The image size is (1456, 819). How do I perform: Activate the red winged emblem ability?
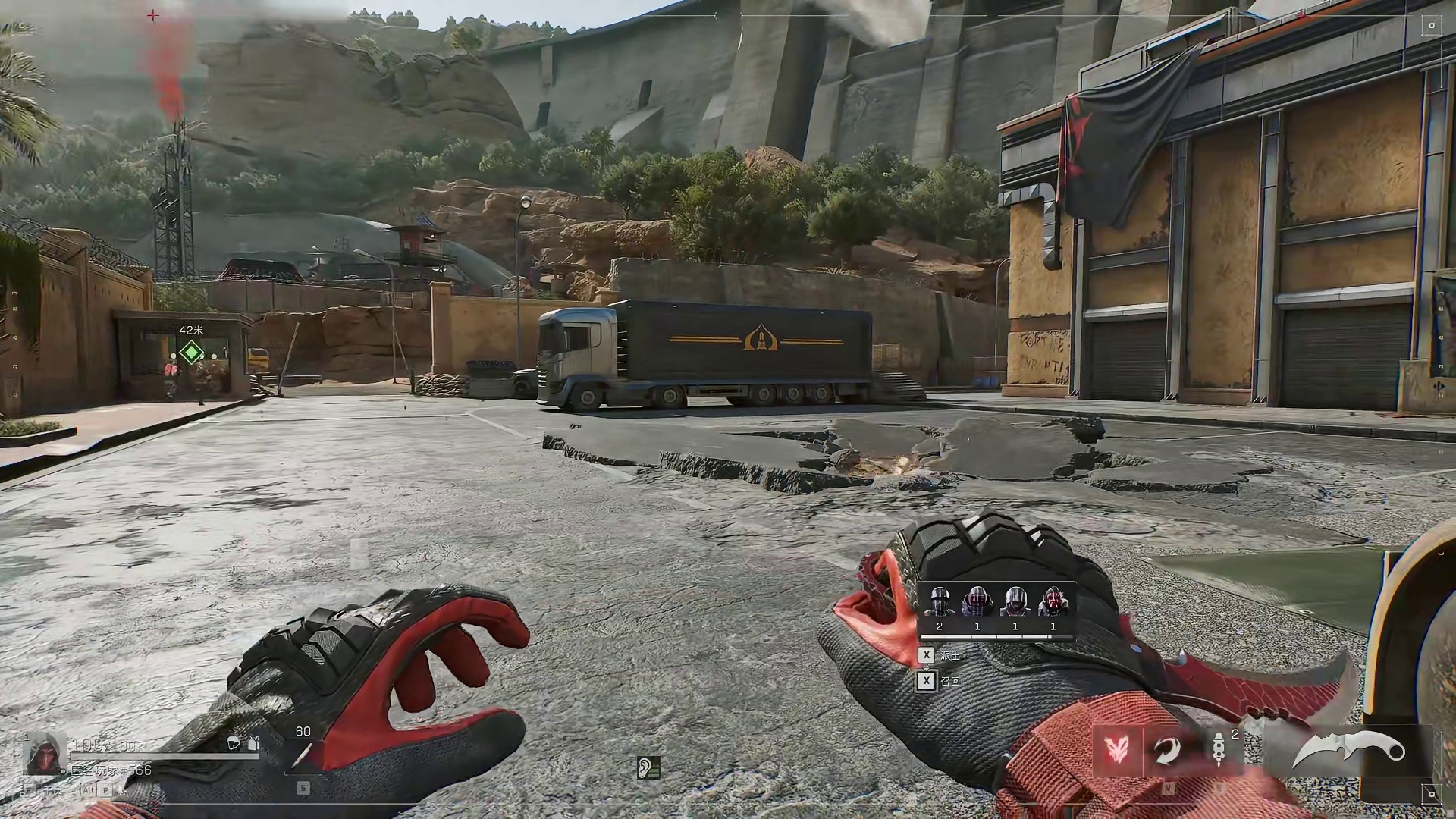pyautogui.click(x=1117, y=751)
